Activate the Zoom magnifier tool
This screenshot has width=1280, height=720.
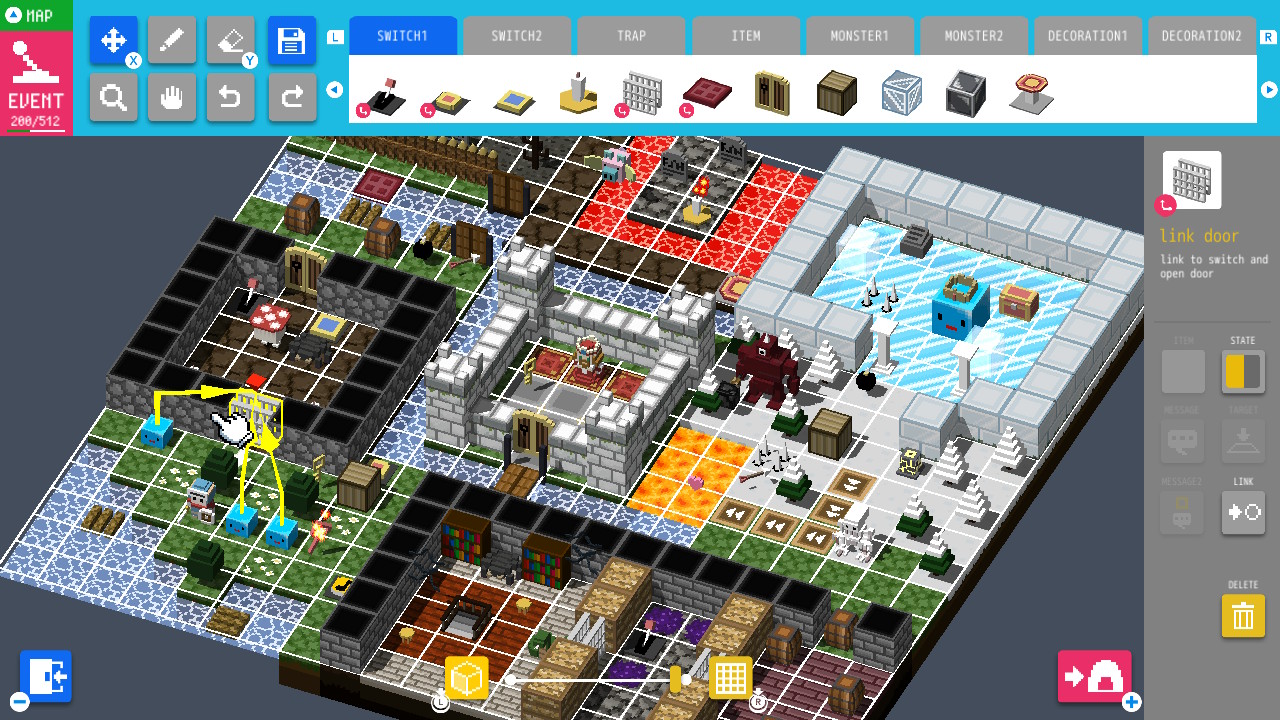point(113,97)
